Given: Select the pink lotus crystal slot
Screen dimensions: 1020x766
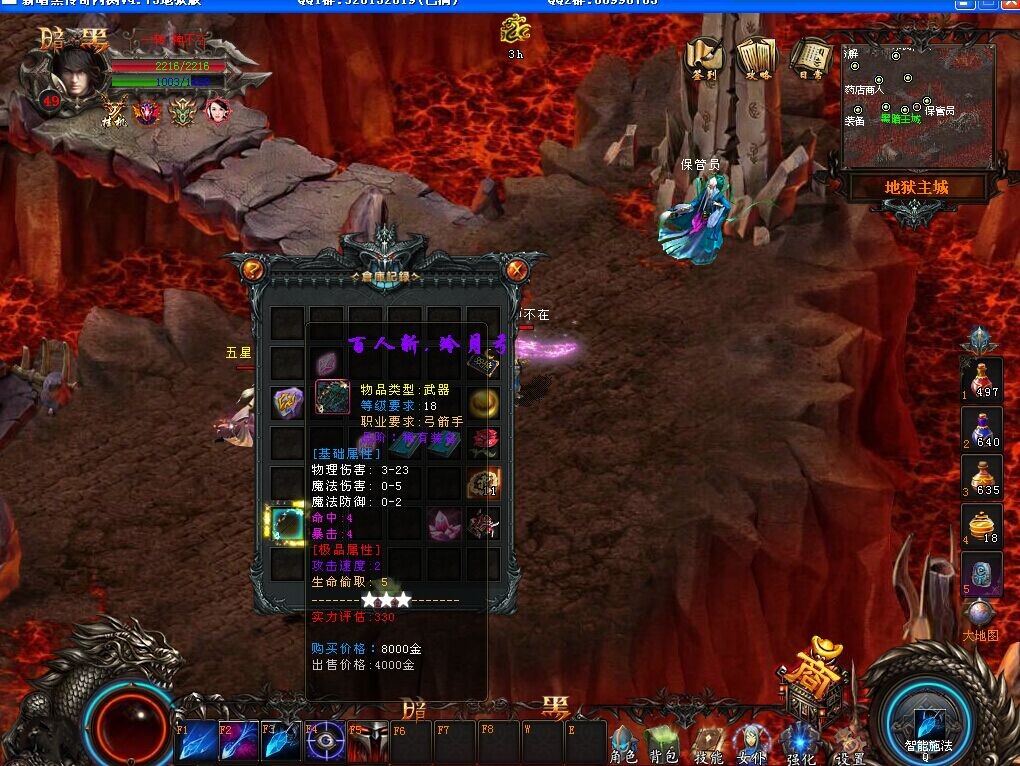Looking at the screenshot, I should click(x=444, y=522).
